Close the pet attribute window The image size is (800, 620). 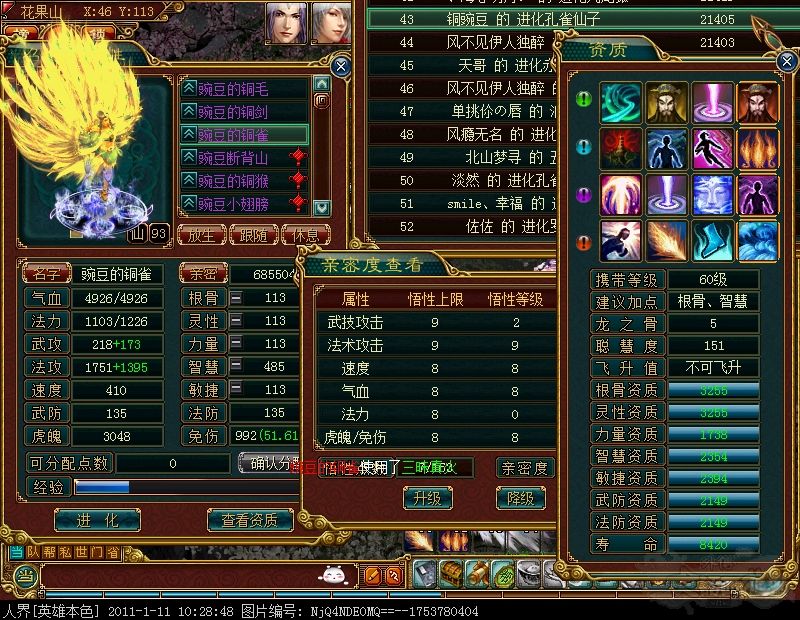coord(340,66)
